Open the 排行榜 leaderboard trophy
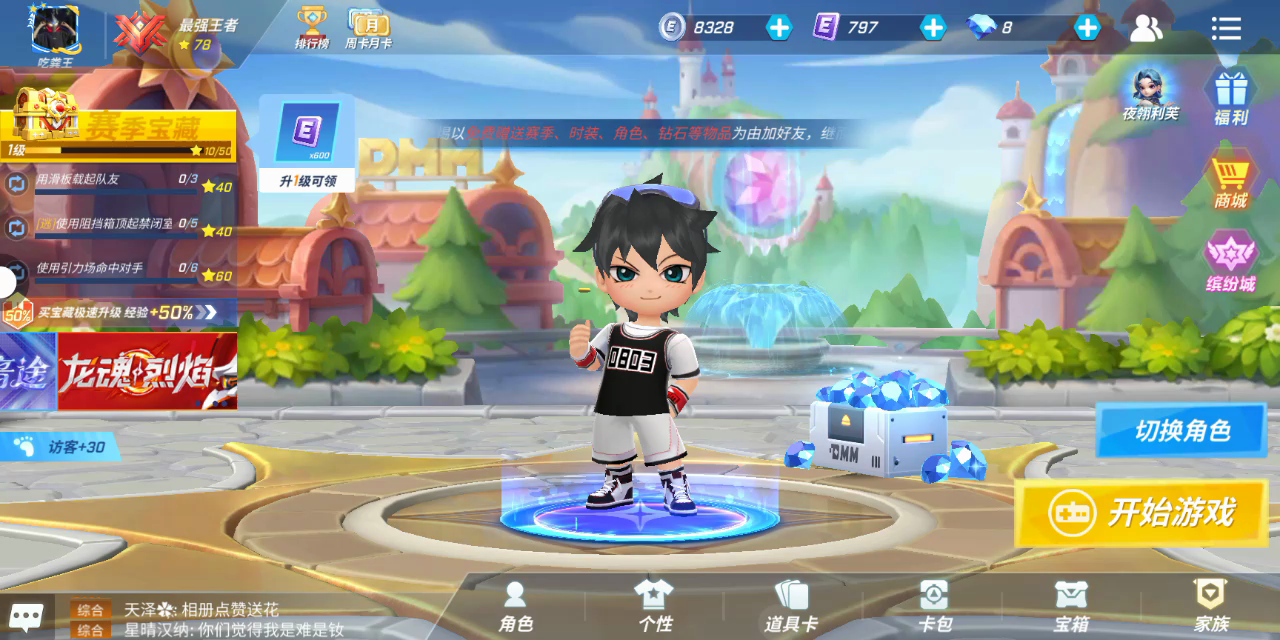 (x=312, y=27)
